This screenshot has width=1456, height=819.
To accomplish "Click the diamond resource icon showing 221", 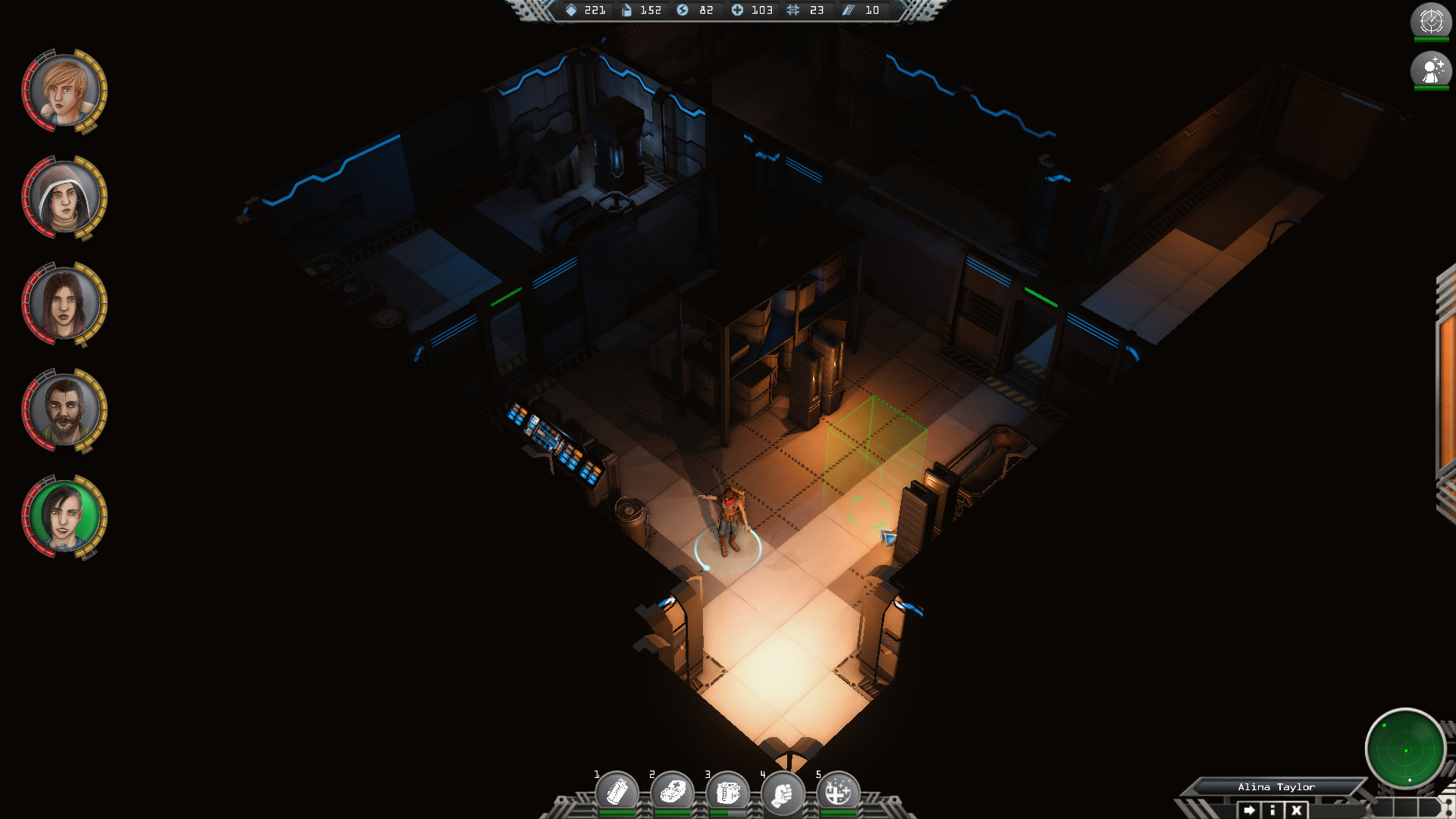I will click(x=570, y=11).
